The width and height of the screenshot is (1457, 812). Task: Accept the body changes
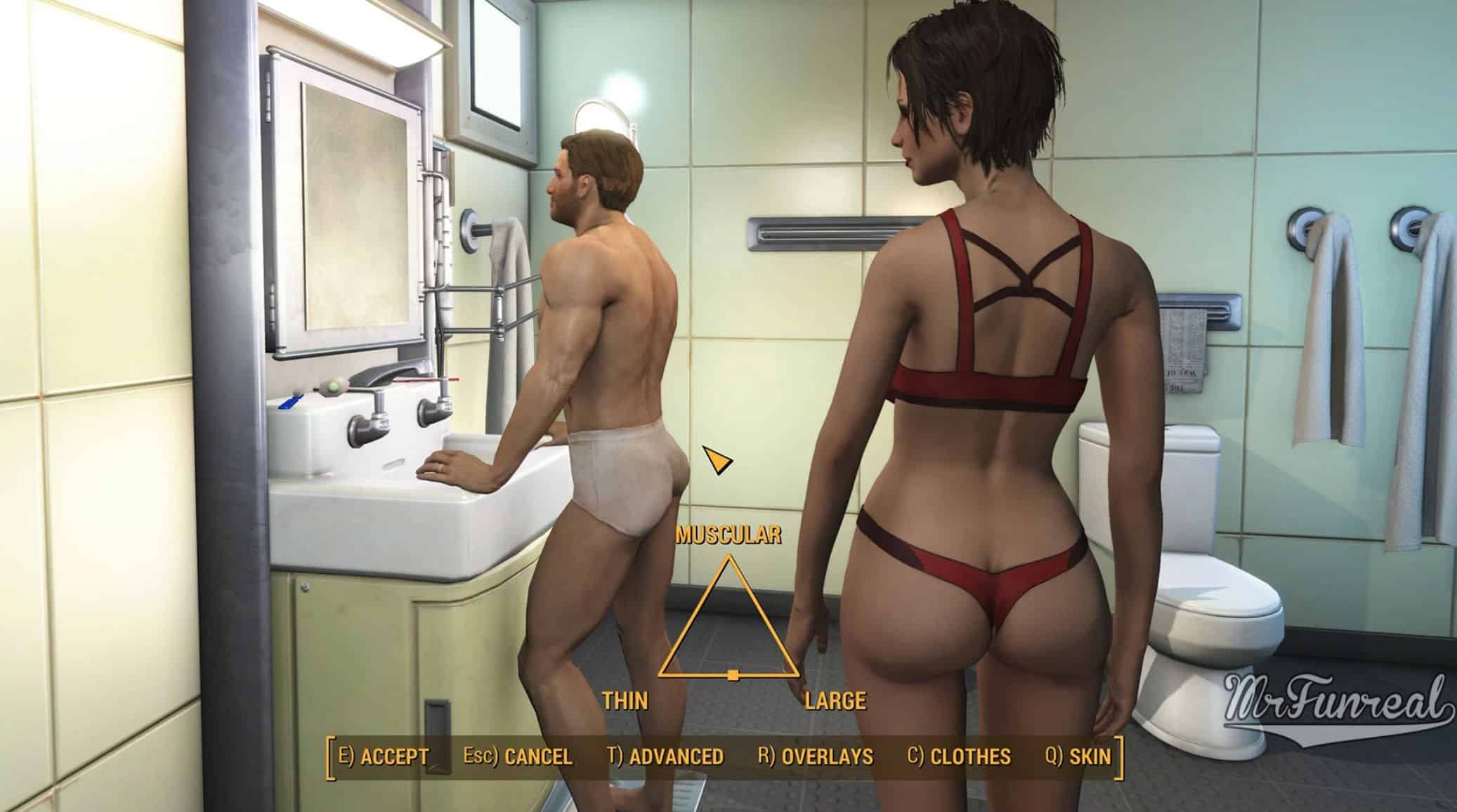(384, 757)
